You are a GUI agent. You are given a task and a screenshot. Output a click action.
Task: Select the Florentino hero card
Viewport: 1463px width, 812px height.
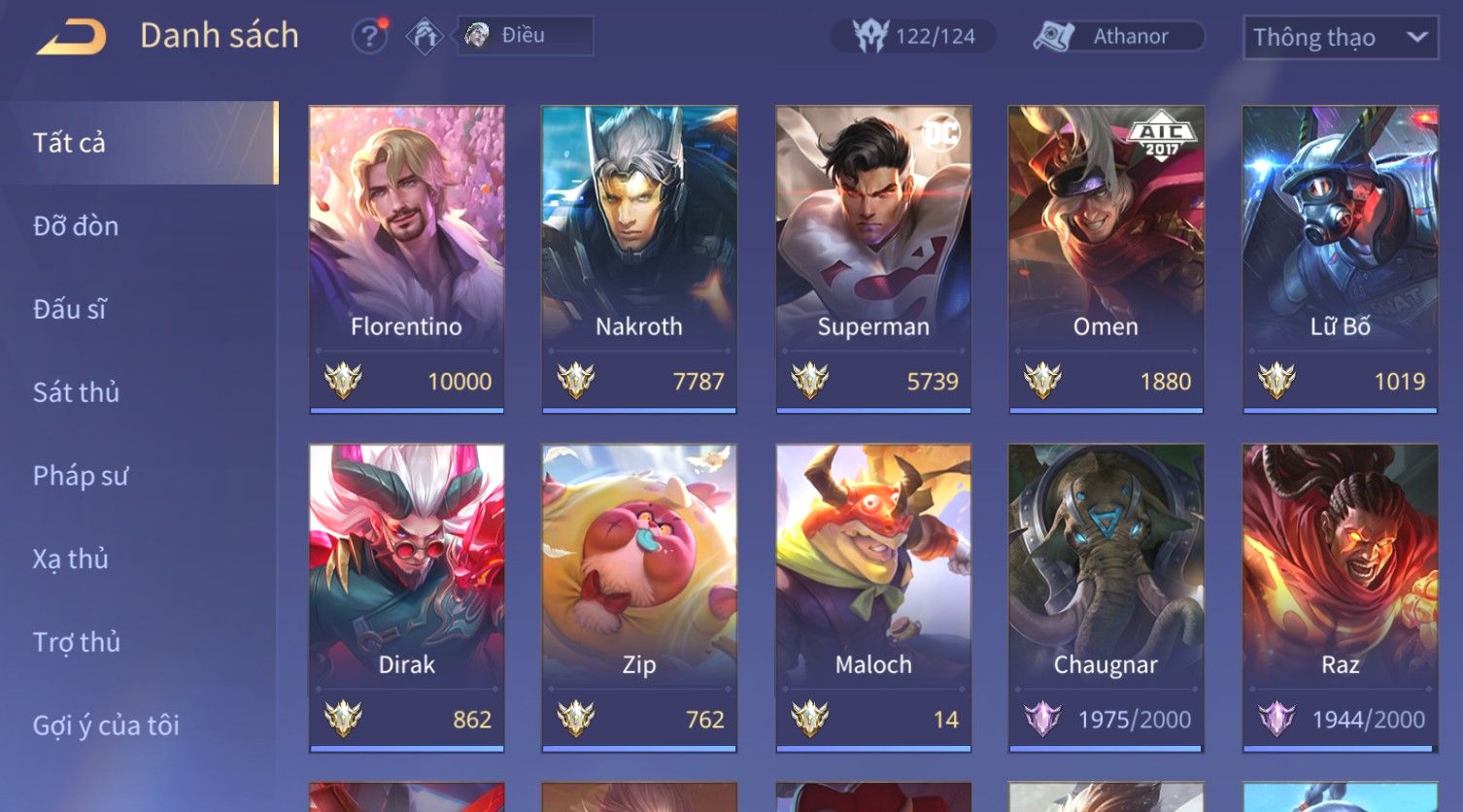tap(406, 258)
